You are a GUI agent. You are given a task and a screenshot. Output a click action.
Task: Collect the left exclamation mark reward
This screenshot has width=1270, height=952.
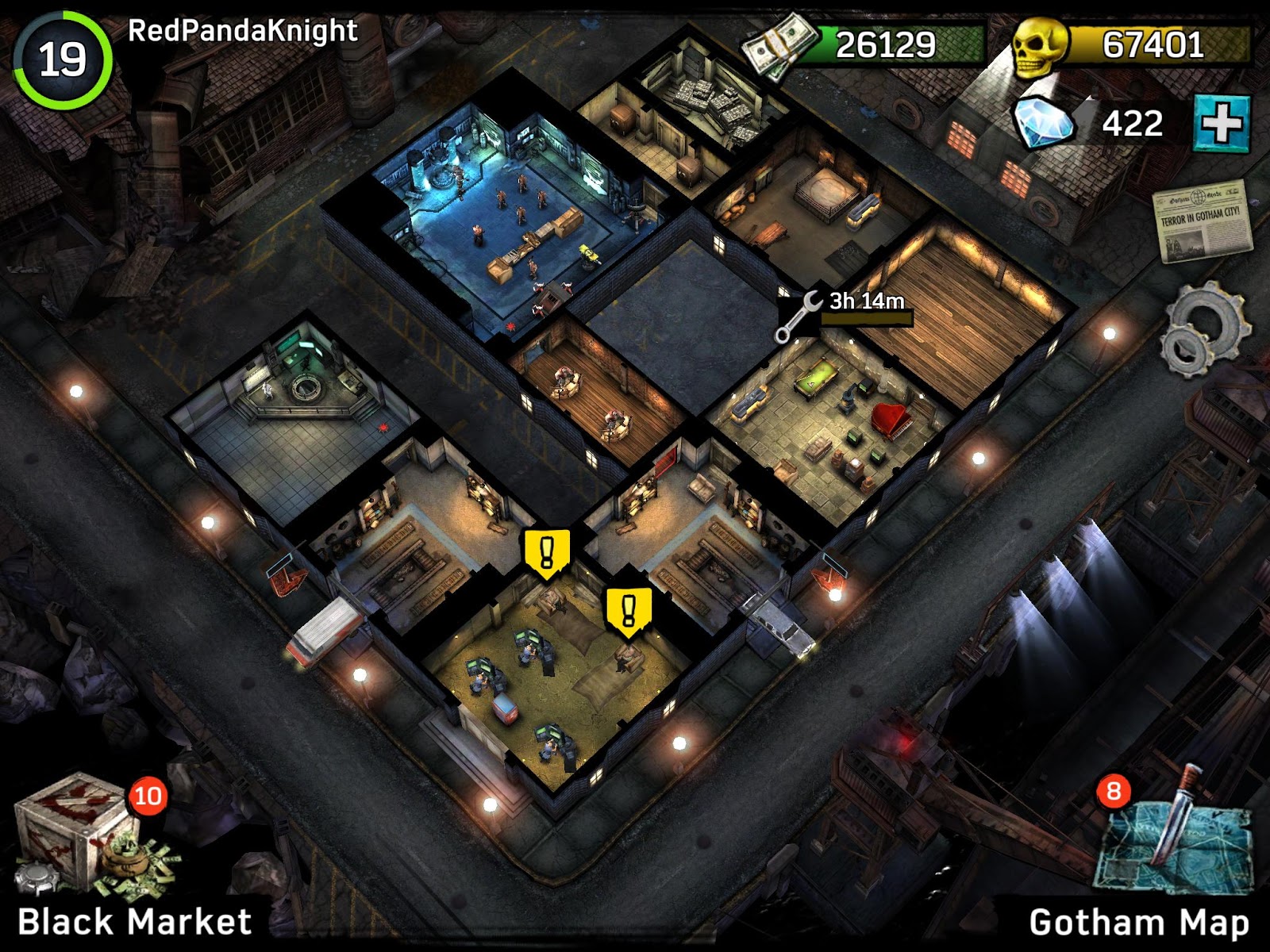pos(545,551)
